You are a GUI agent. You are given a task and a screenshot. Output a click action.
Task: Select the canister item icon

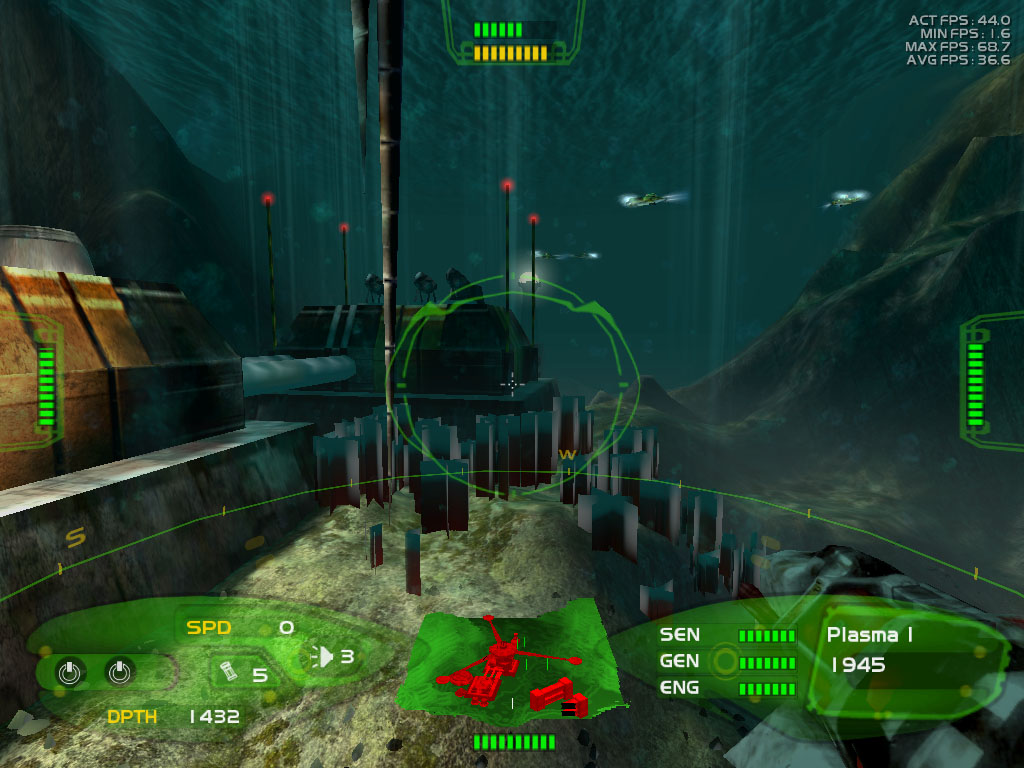click(227, 671)
